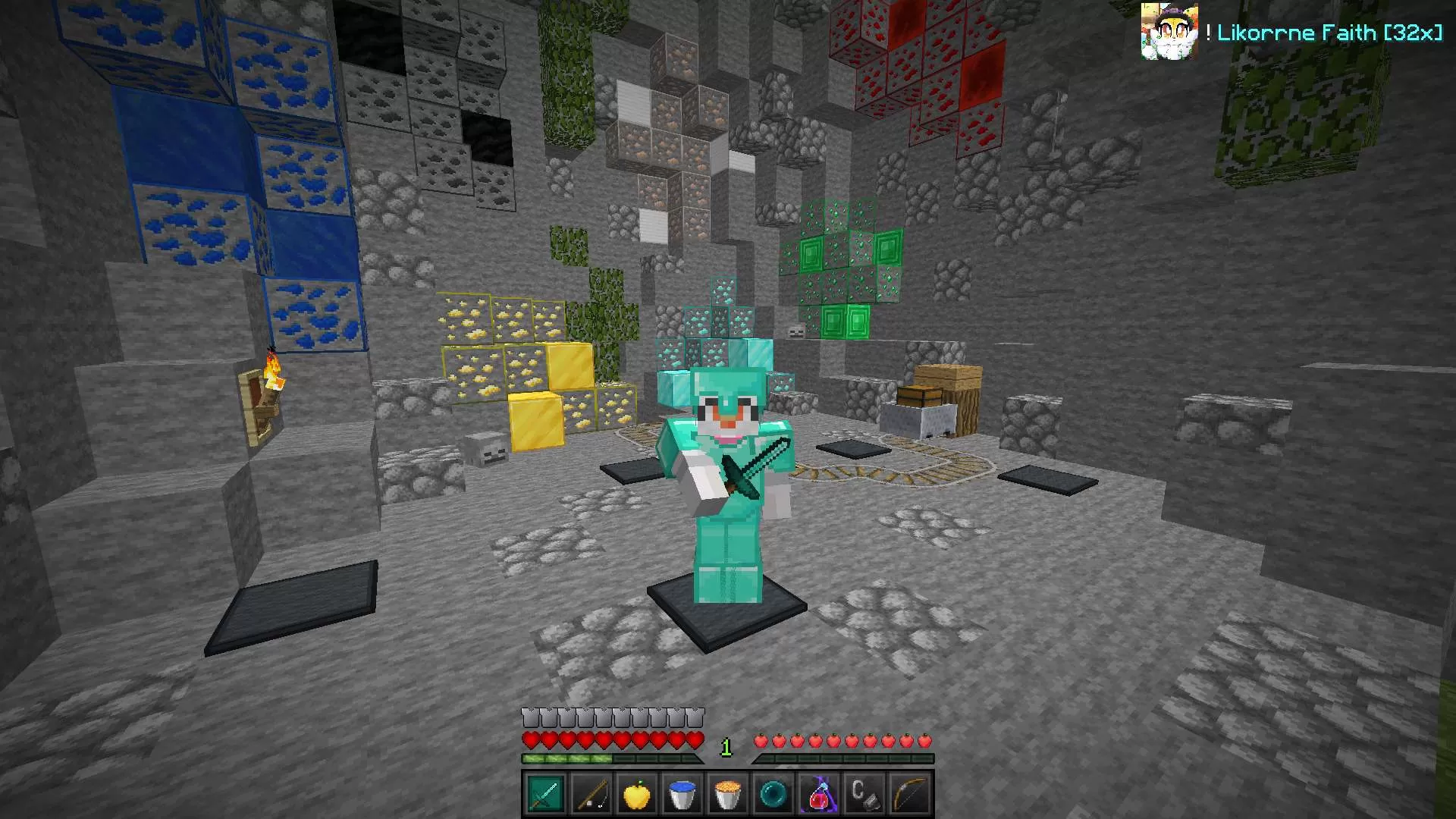Choose the golden apple in the hotbar

637,794
